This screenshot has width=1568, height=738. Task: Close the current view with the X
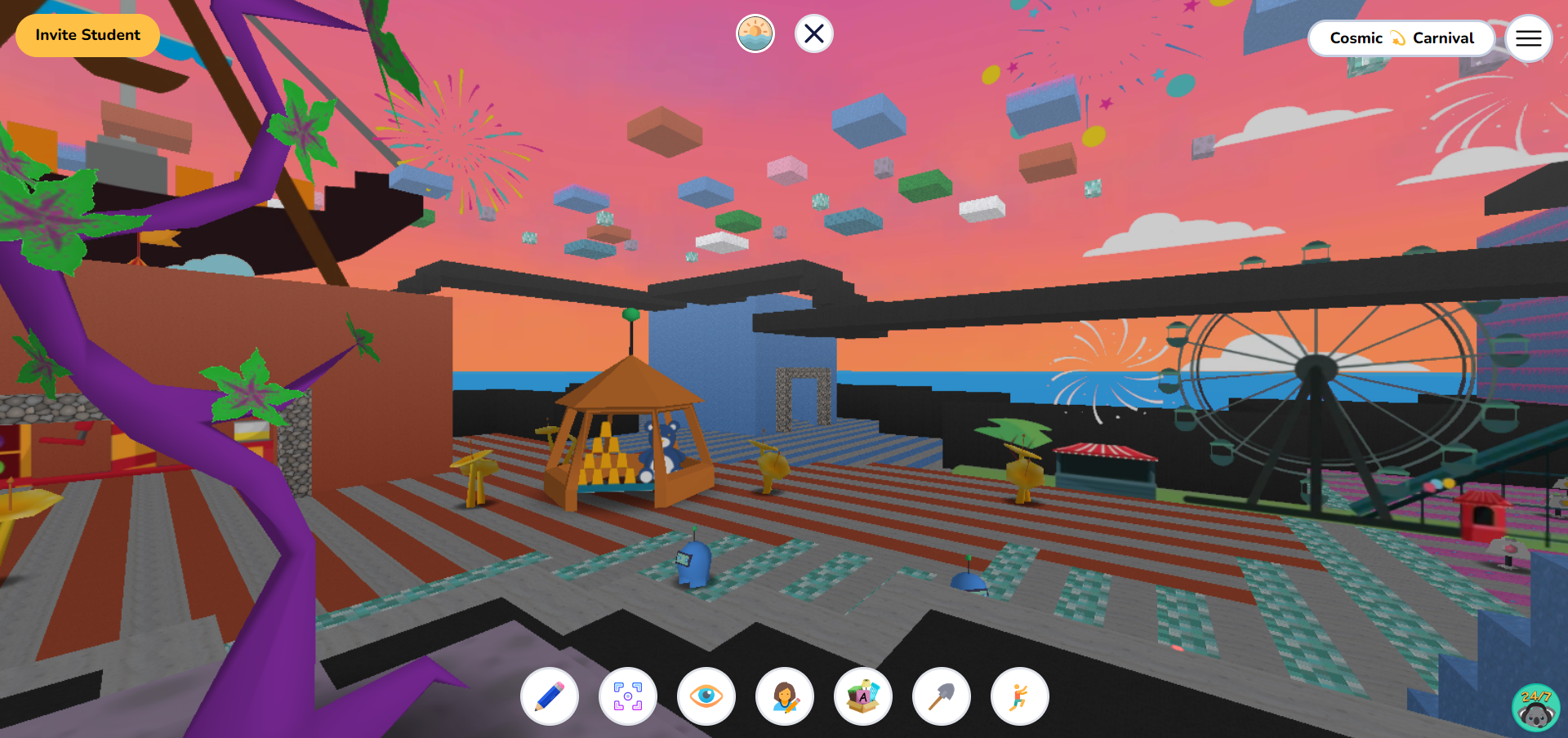pos(813,33)
